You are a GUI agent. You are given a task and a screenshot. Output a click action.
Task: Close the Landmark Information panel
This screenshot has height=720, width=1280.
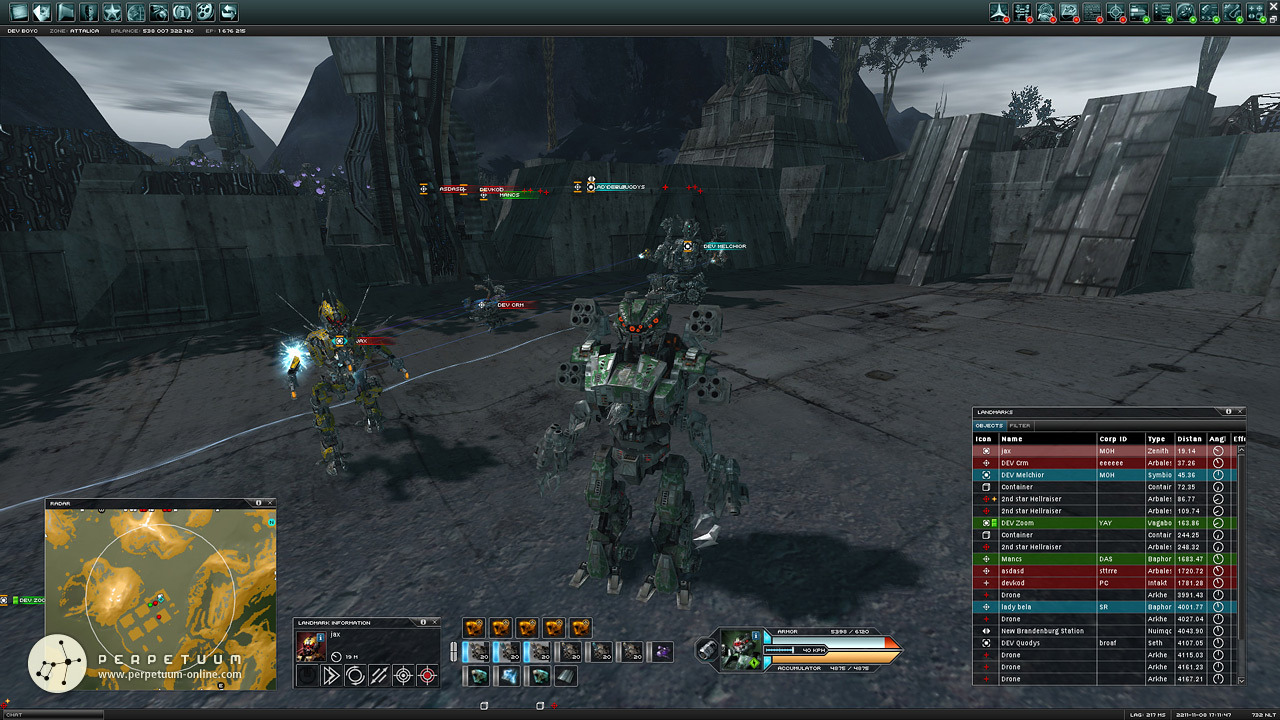click(434, 623)
